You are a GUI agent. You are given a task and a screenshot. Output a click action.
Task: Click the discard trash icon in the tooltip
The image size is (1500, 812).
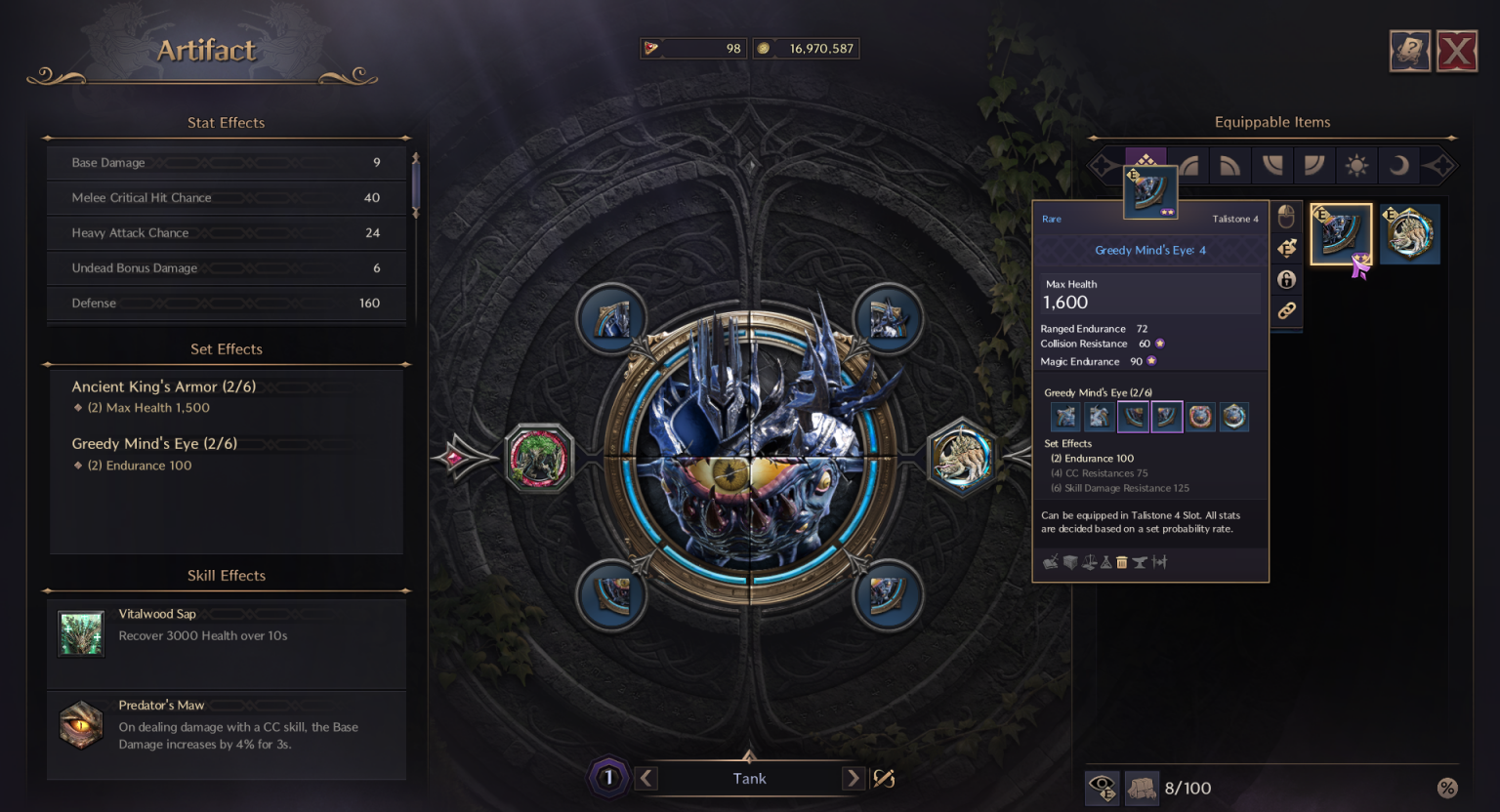click(x=1121, y=562)
